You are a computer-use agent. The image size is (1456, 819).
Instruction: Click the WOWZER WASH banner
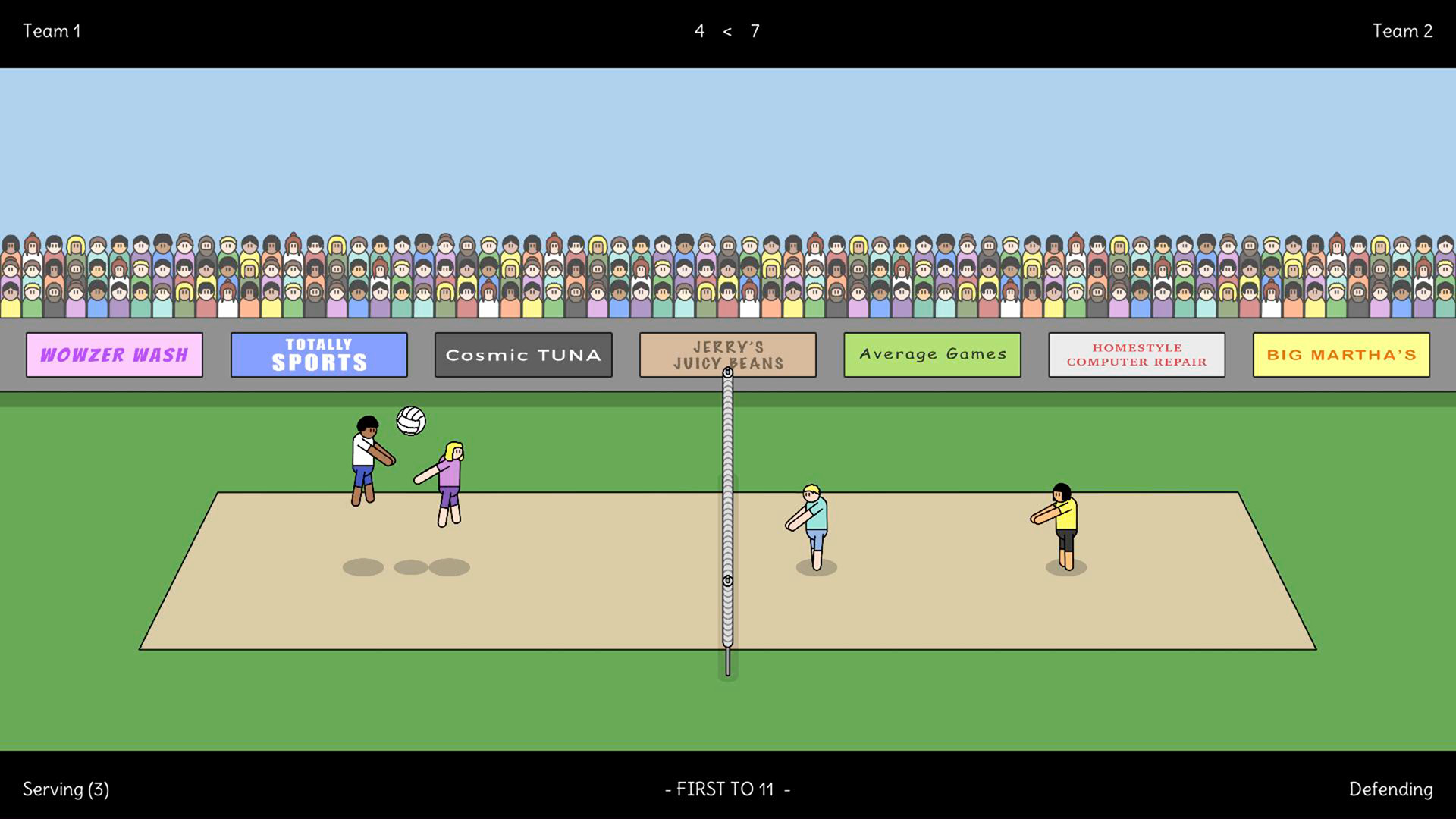(115, 354)
